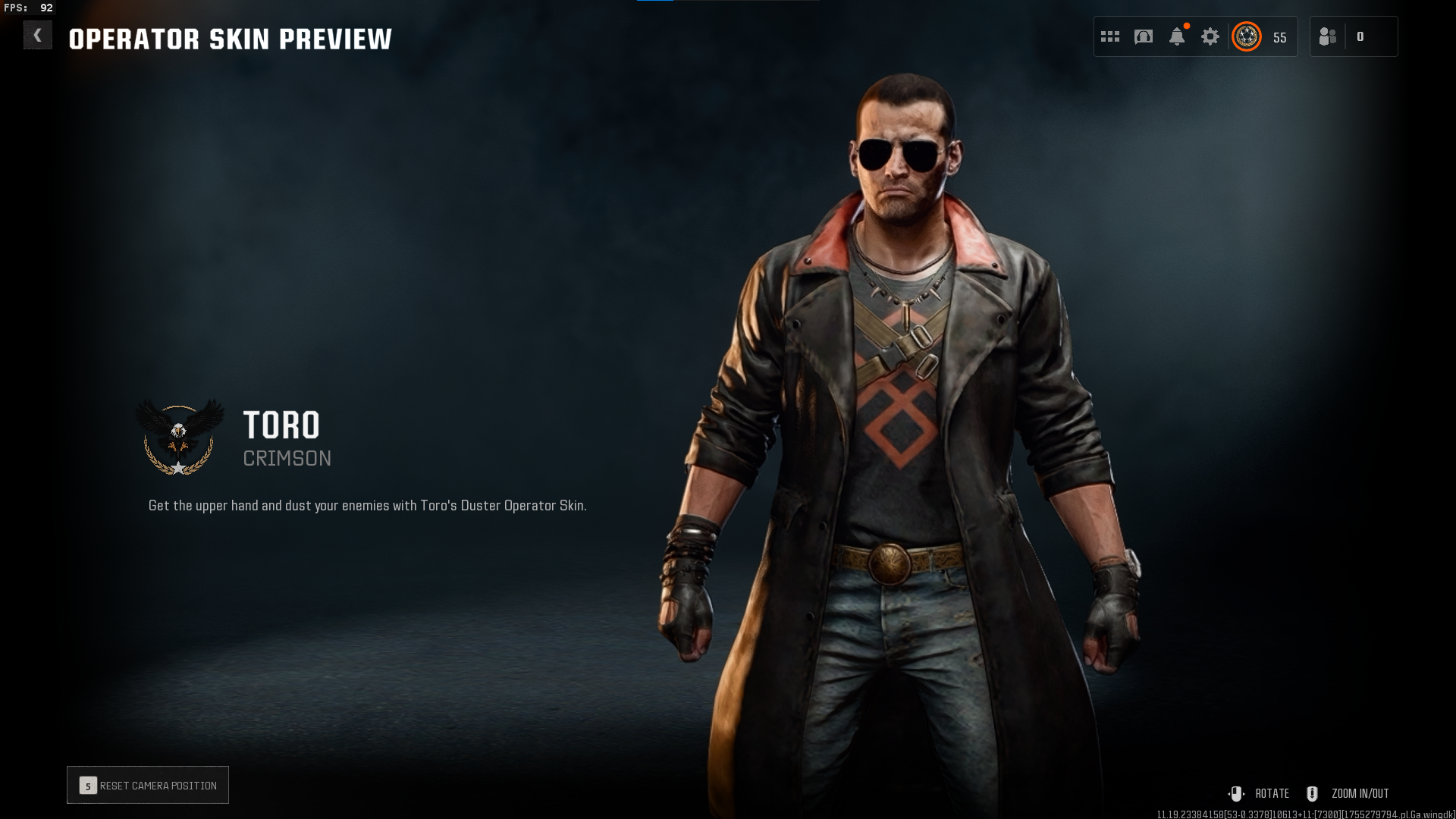The image size is (1456, 819).
Task: Click Reset Camera Position button
Action: tap(148, 786)
